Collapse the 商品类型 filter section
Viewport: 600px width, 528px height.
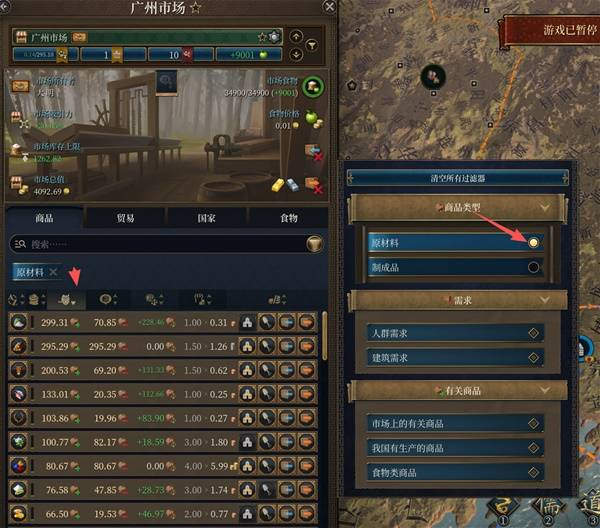(544, 208)
